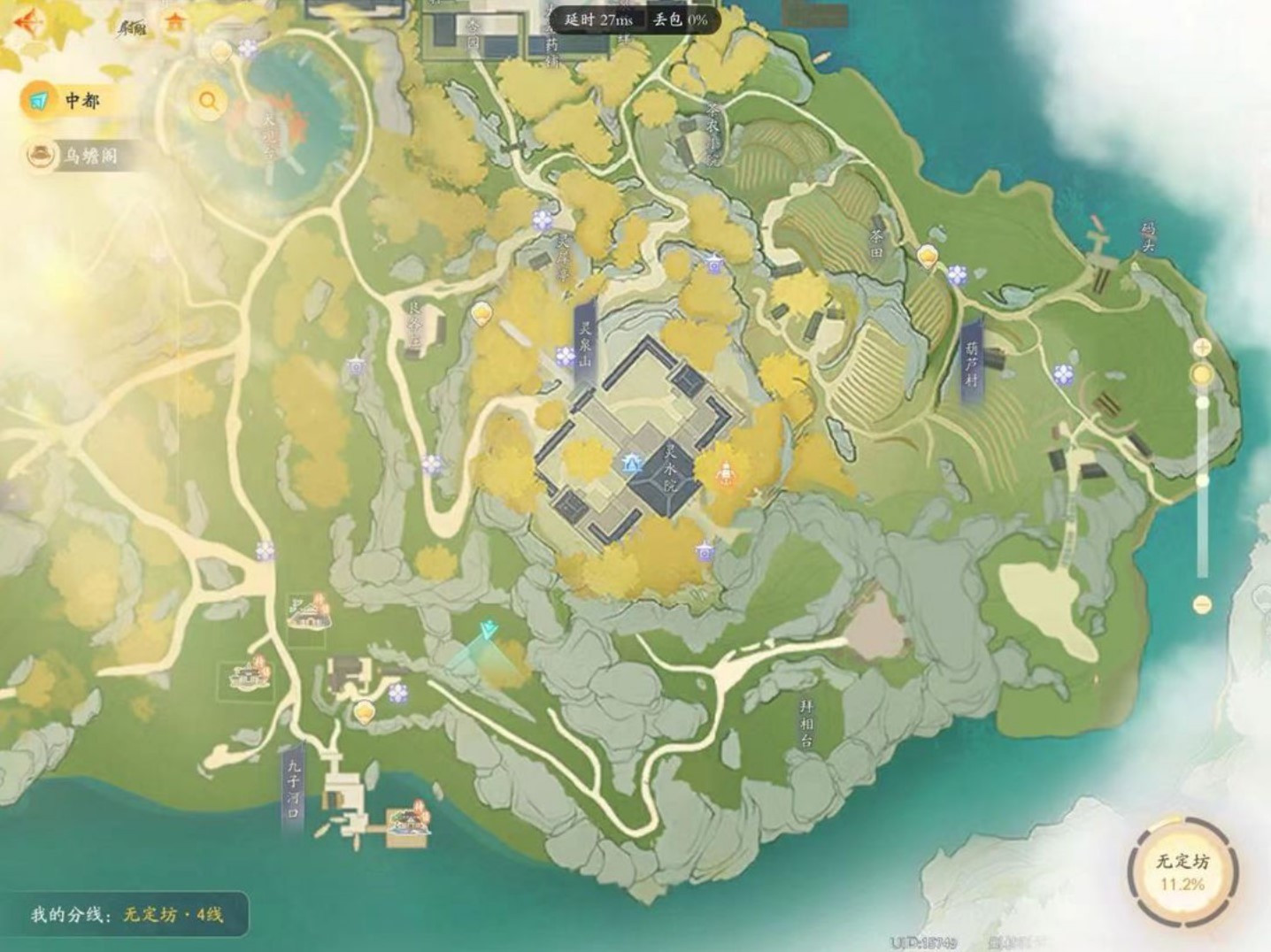This screenshot has width=1271, height=952.
Task: Click the yellow zoom slider handle
Action: pyautogui.click(x=1202, y=375)
